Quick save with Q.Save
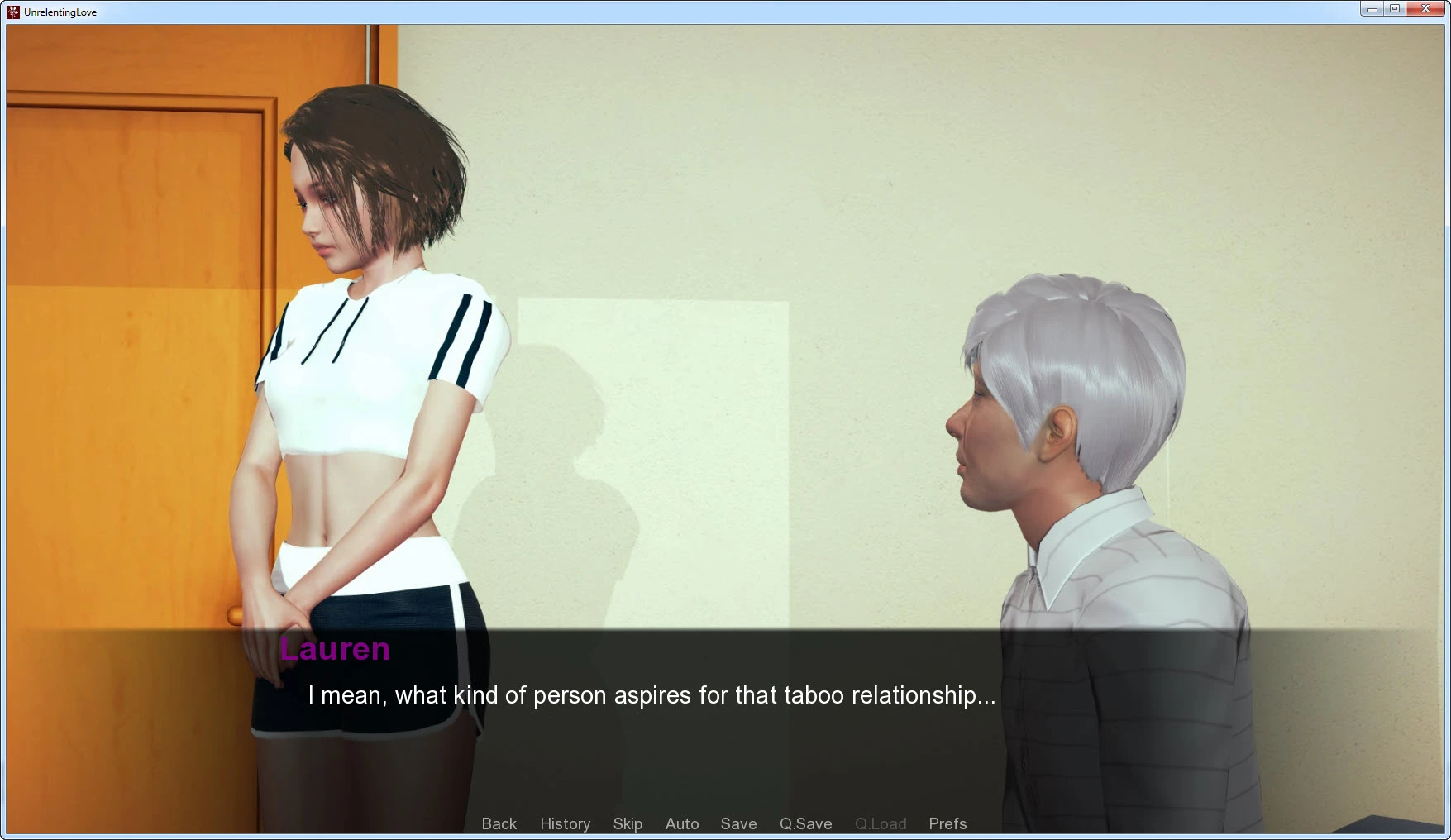Screen dimensions: 1451x840 pyautogui.click(x=805, y=823)
